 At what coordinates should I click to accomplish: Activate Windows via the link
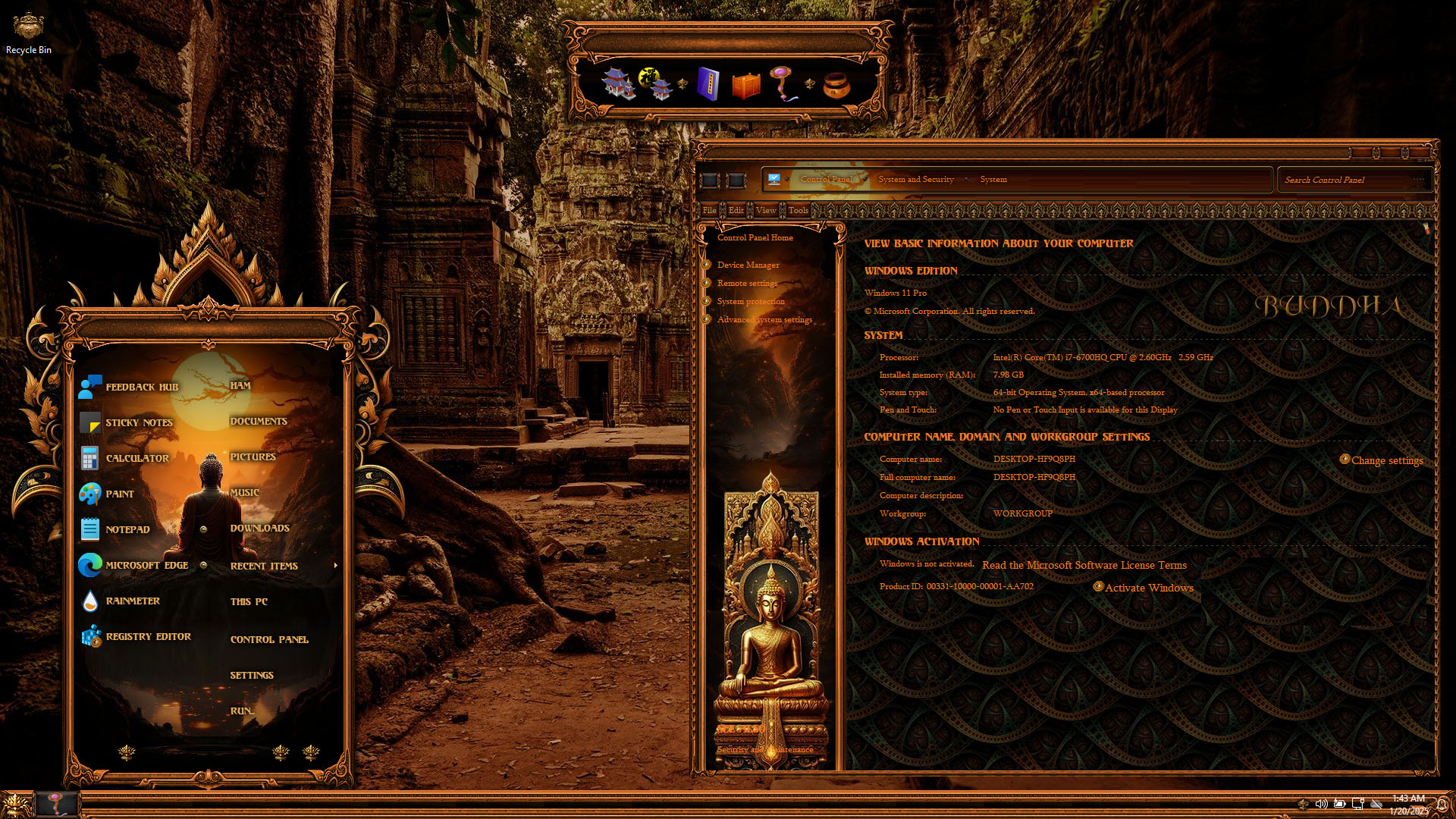click(x=1148, y=588)
